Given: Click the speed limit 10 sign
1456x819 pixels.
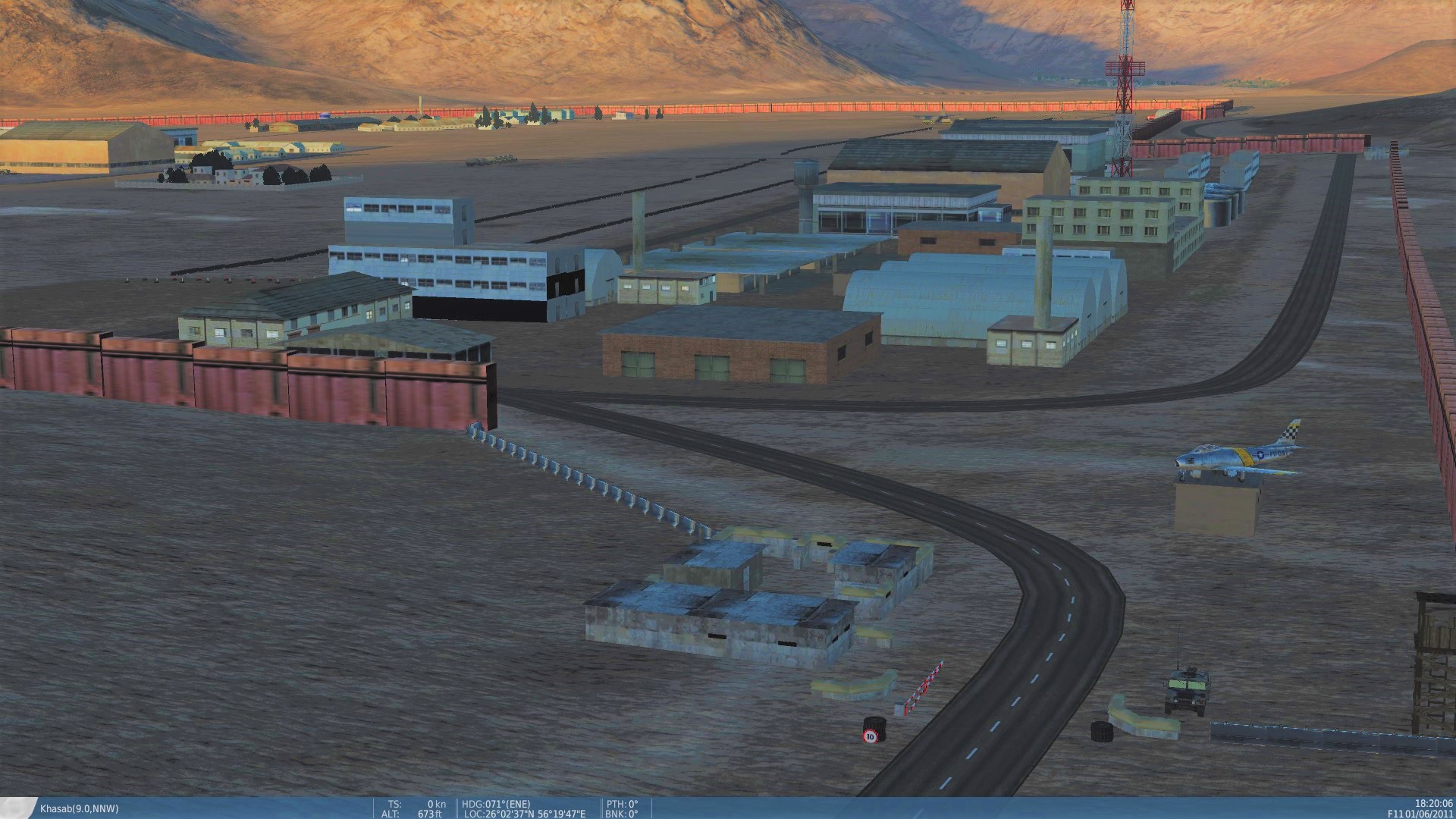Looking at the screenshot, I should tap(871, 734).
